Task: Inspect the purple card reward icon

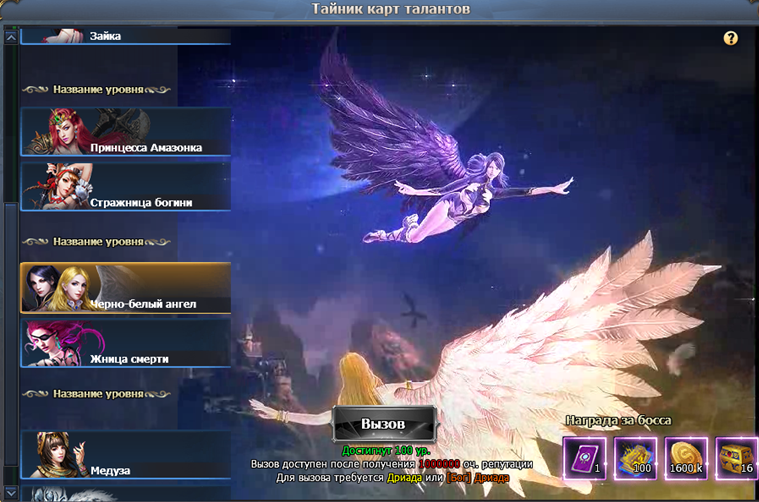Action: coord(583,457)
